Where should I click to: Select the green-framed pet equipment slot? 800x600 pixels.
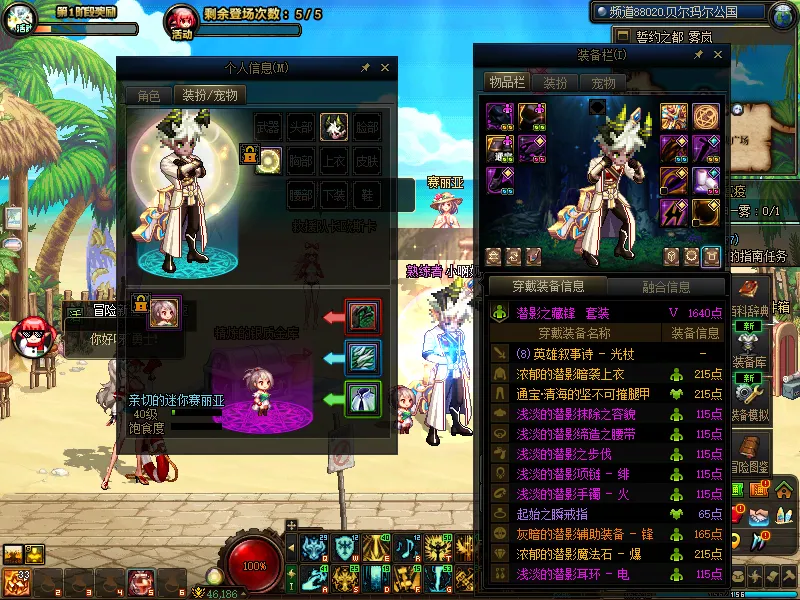361,397
